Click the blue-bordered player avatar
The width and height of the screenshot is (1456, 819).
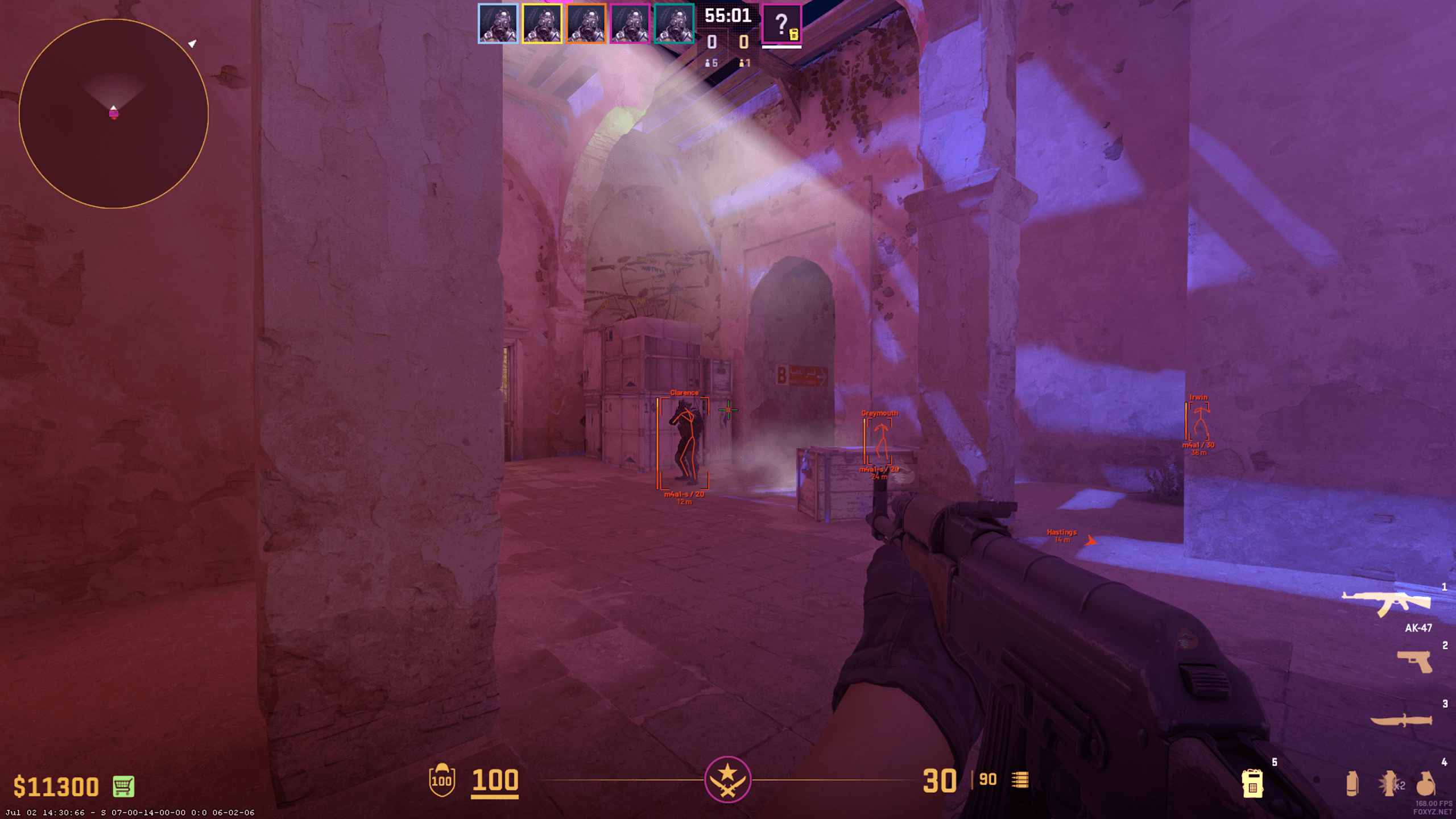[x=498, y=24]
